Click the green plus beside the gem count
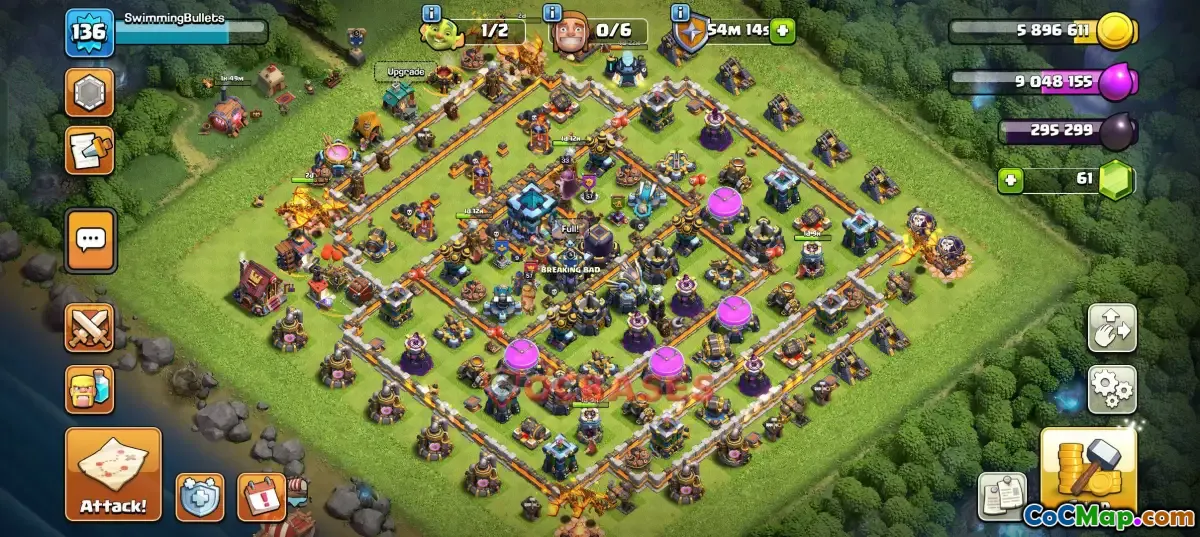Image resolution: width=1200 pixels, height=537 pixels. [1011, 181]
